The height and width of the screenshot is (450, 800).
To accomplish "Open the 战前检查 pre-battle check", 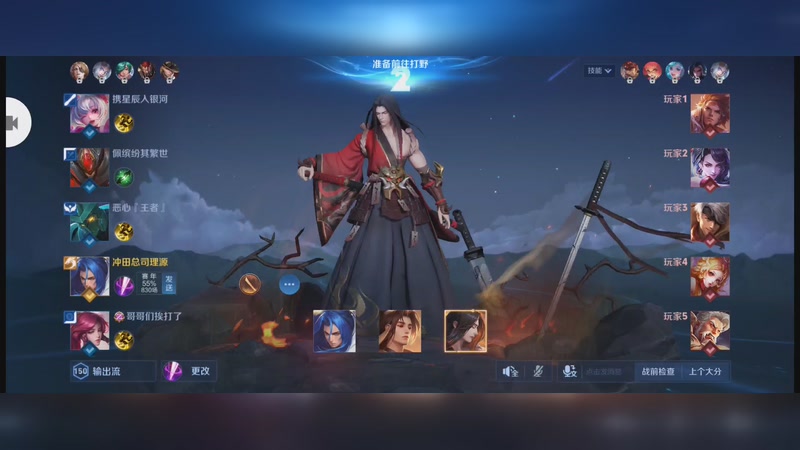I will click(x=657, y=371).
